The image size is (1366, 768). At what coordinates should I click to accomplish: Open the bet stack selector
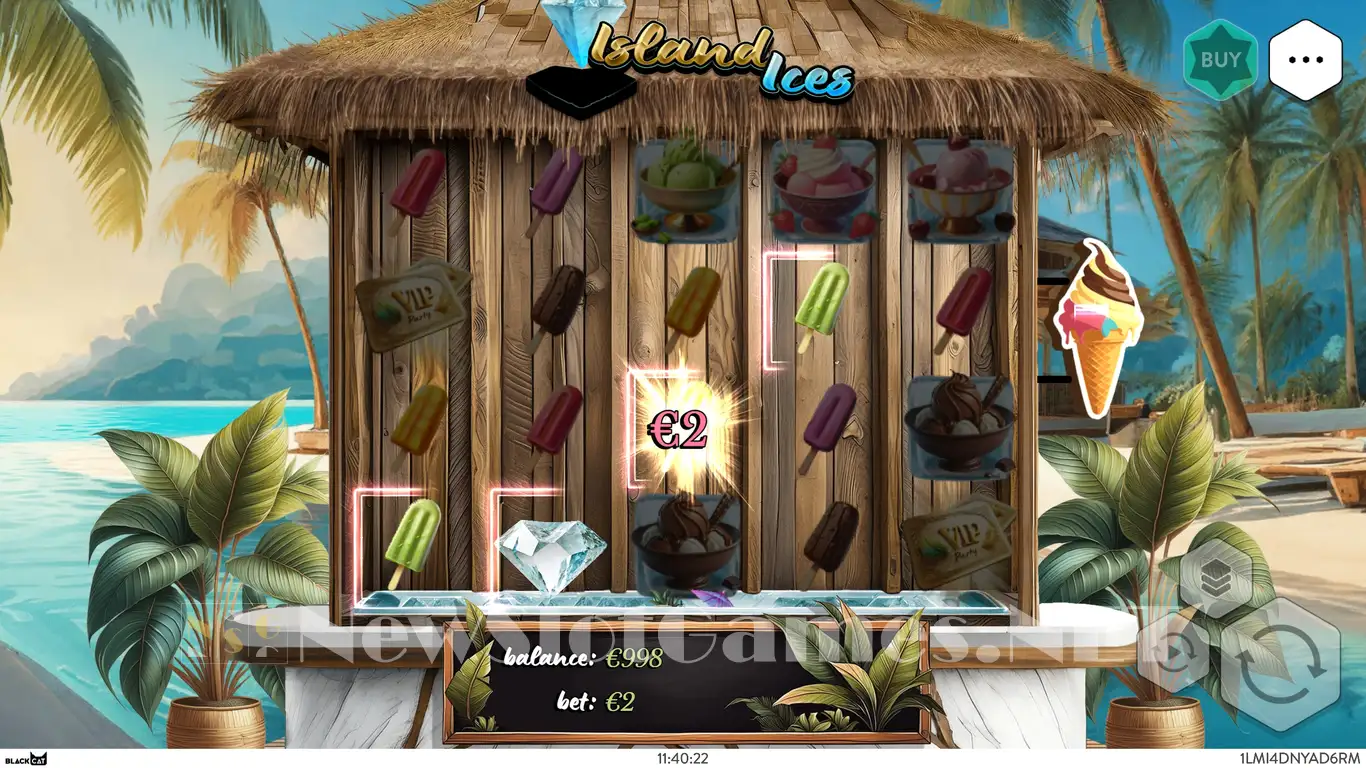tap(1214, 575)
